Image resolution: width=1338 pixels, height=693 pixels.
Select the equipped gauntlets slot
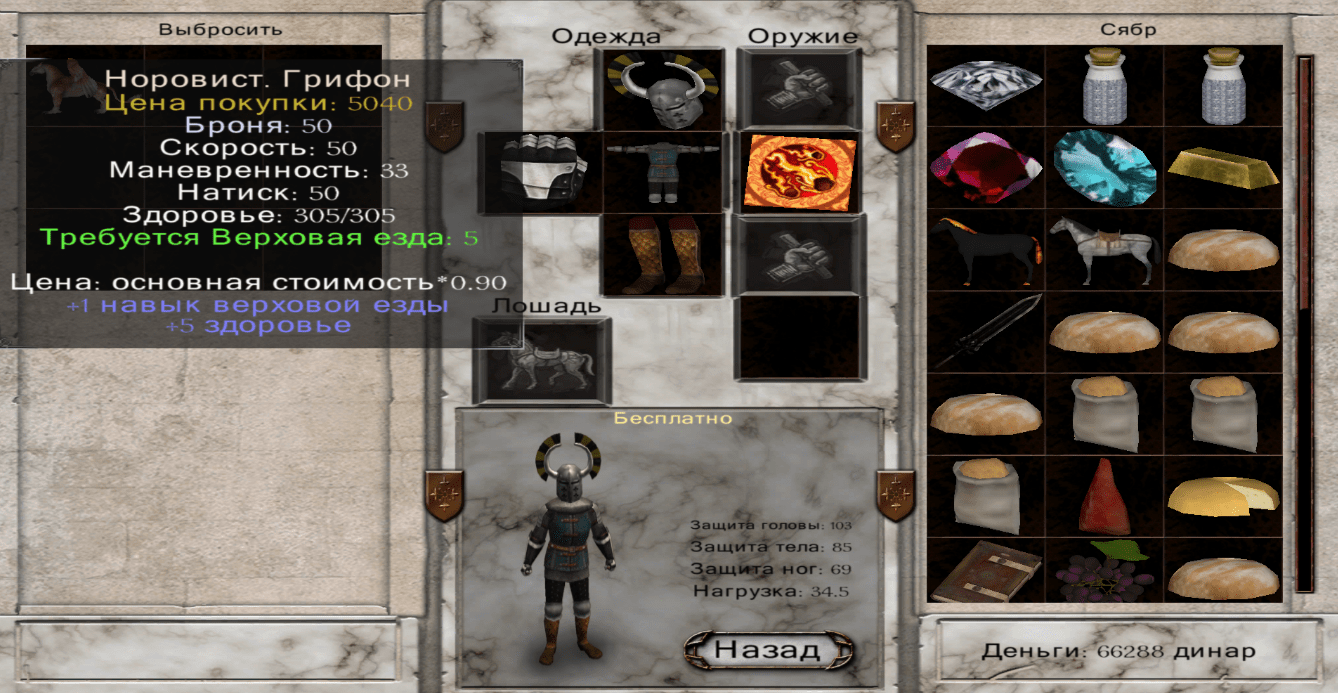(541, 172)
